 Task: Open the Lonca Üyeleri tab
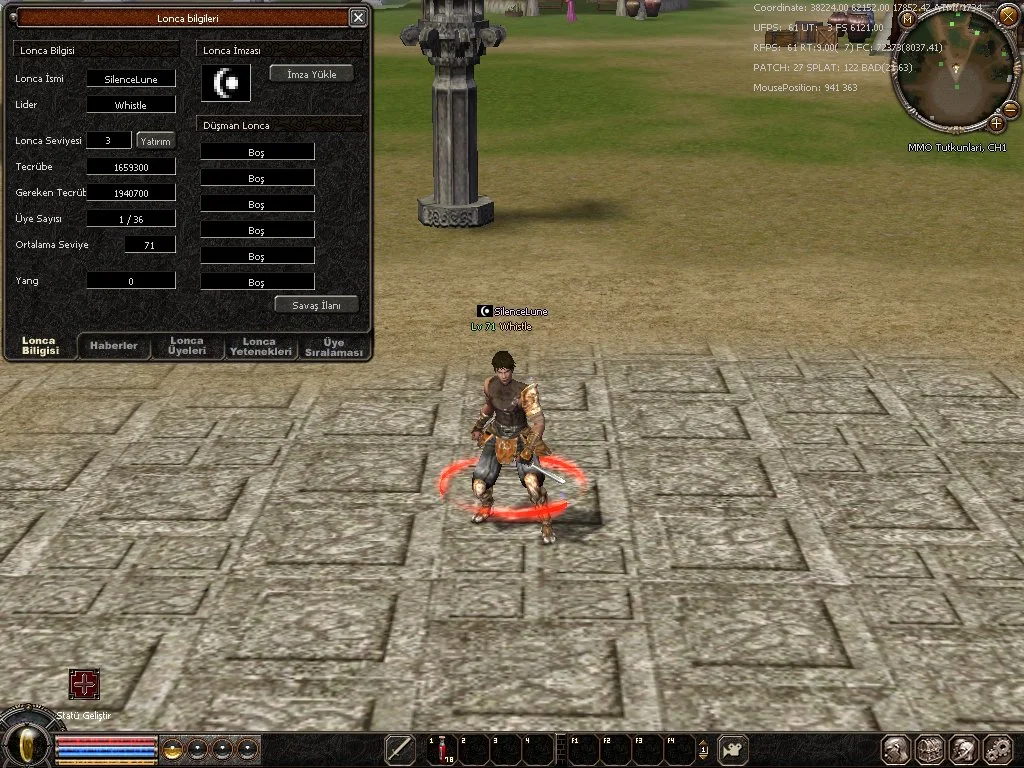tap(187, 346)
